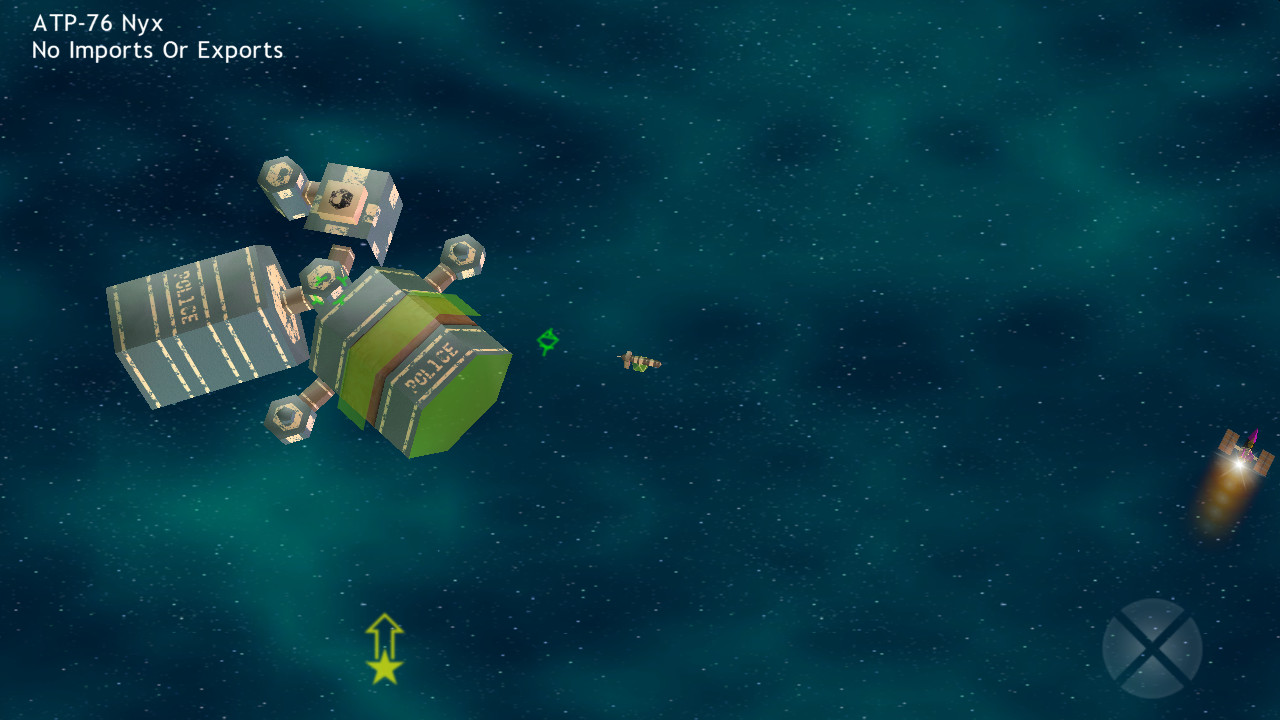Click the No Imports Or Exports label
The height and width of the screenshot is (720, 1280).
(158, 49)
